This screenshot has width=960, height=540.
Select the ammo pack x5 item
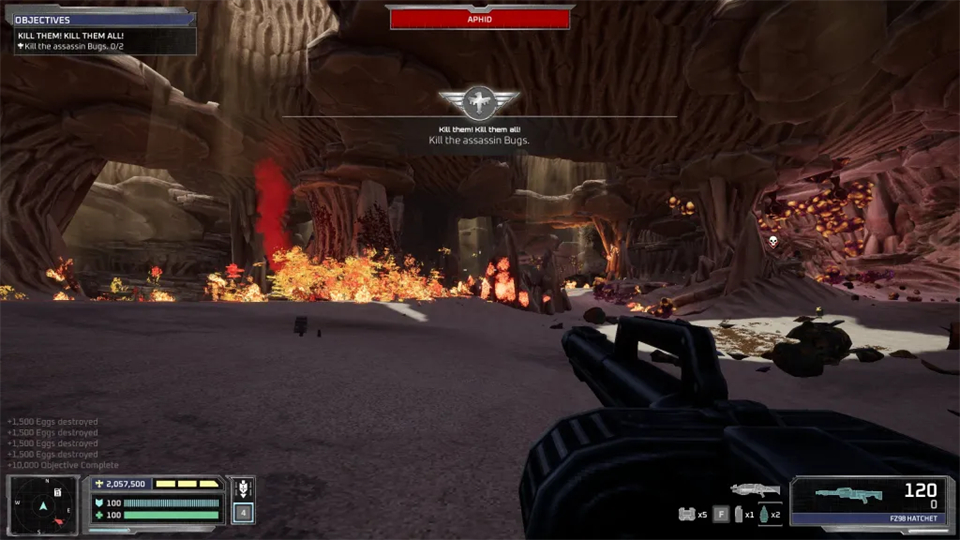[686, 514]
